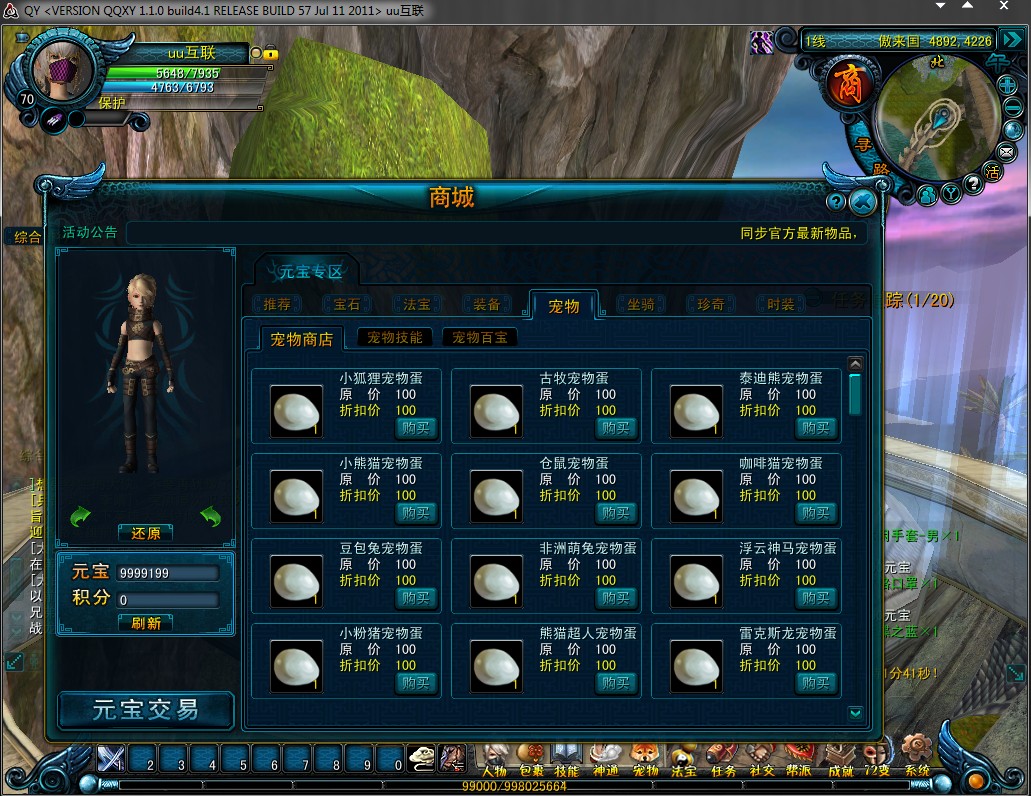Image resolution: width=1031 pixels, height=796 pixels.
Task: Select the 时装 fashion tab
Action: pos(781,304)
